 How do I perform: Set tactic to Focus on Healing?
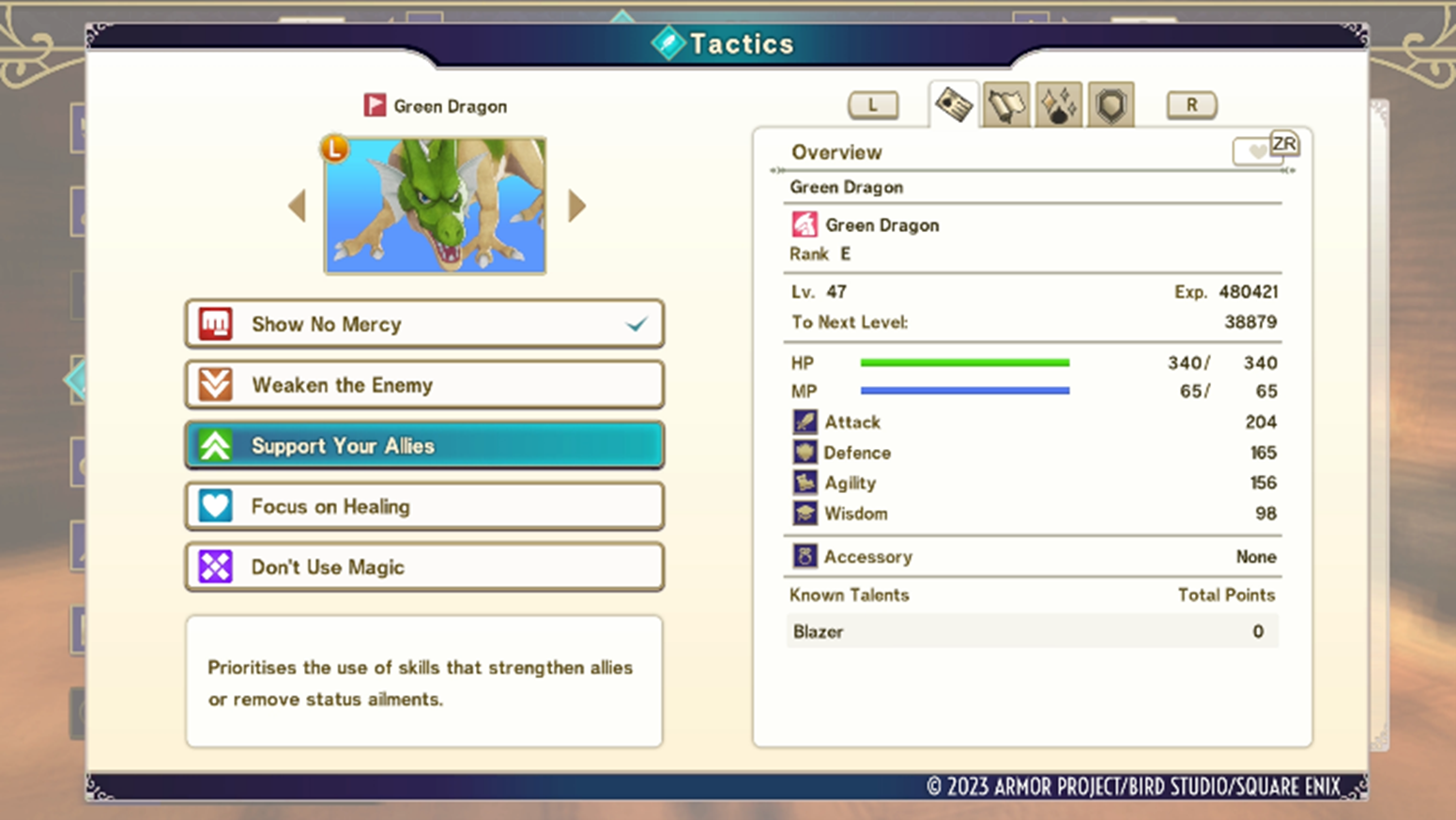pyautogui.click(x=424, y=506)
